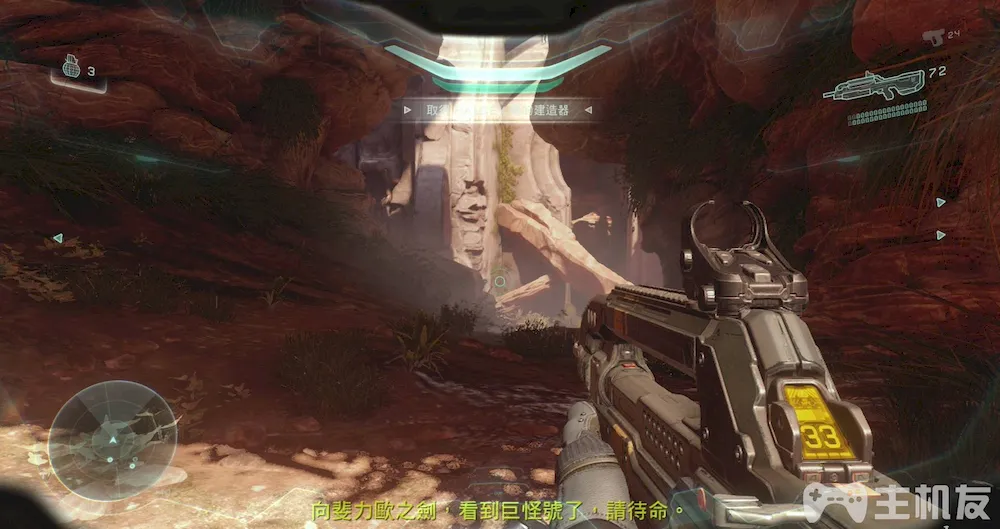Switch to the secondary pistol icon

pyautogui.click(x=934, y=38)
